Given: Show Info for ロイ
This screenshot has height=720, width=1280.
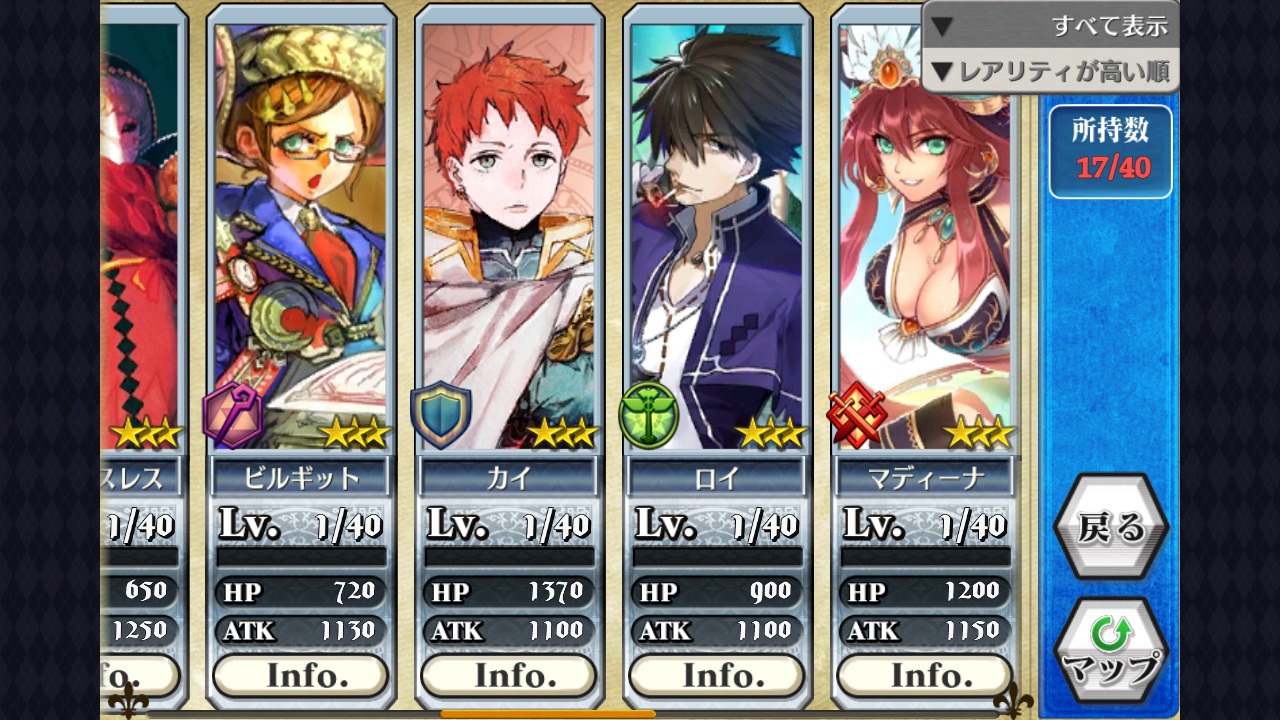Looking at the screenshot, I should coord(717,676).
